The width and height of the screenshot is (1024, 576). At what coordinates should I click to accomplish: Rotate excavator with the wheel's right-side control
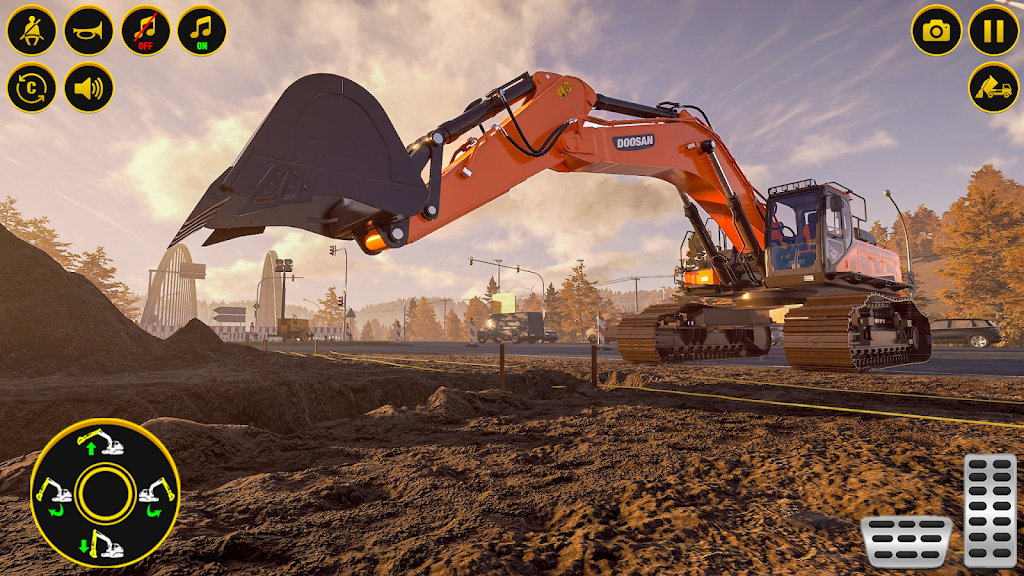156,493
